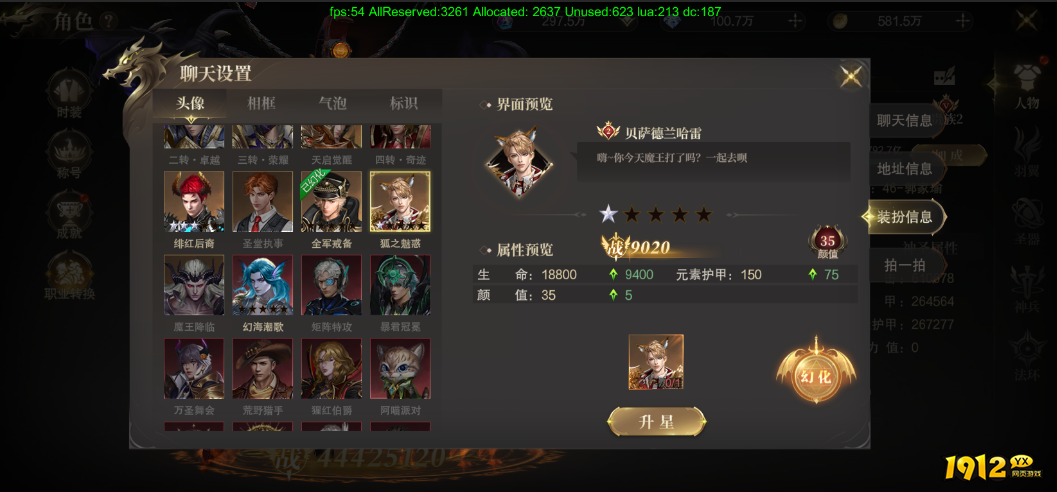Select the 万圣舞会 avatar

coord(194,369)
